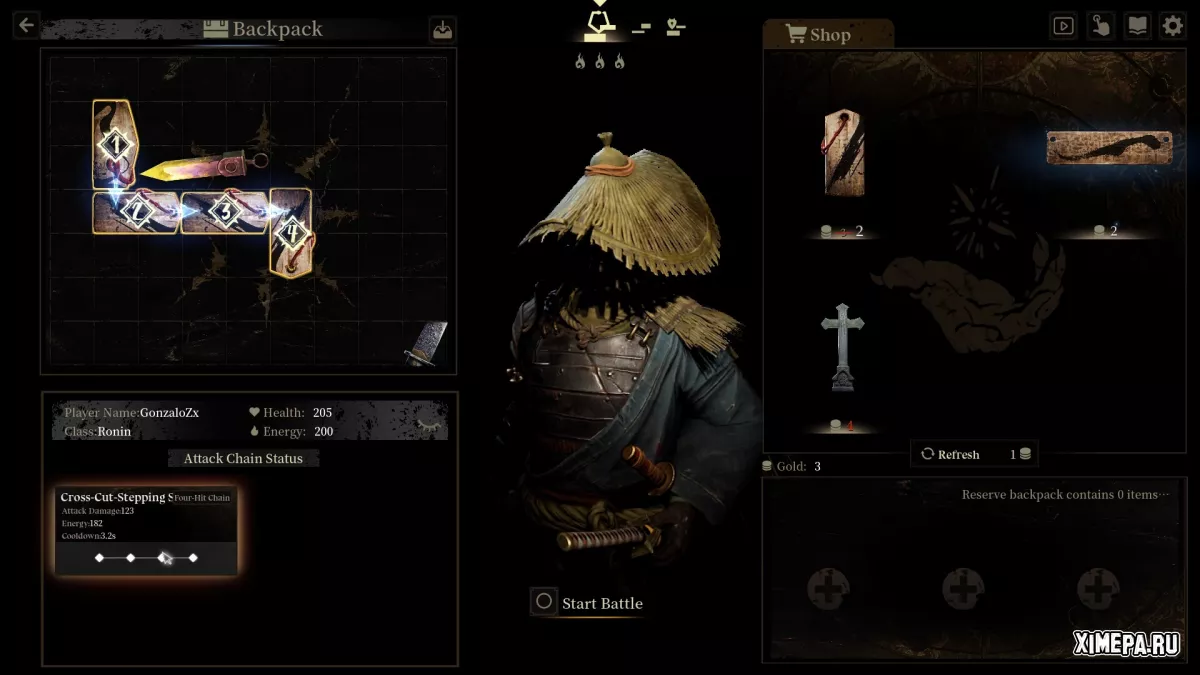Screen dimensions: 1200x675
Task: Buy the stone cross item
Action: tap(842, 348)
